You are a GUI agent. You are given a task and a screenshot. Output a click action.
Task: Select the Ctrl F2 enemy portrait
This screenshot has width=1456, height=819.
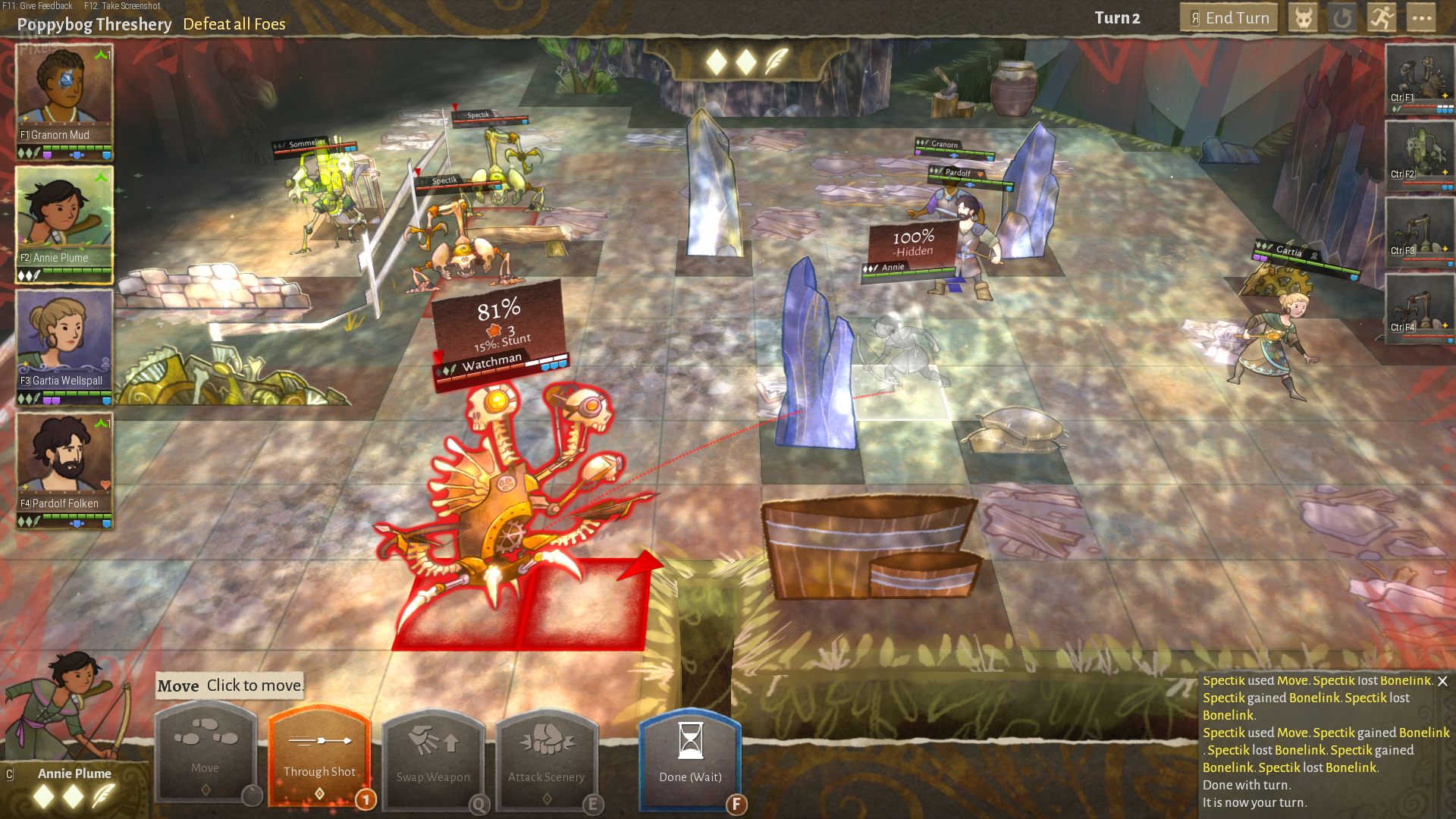click(1420, 155)
